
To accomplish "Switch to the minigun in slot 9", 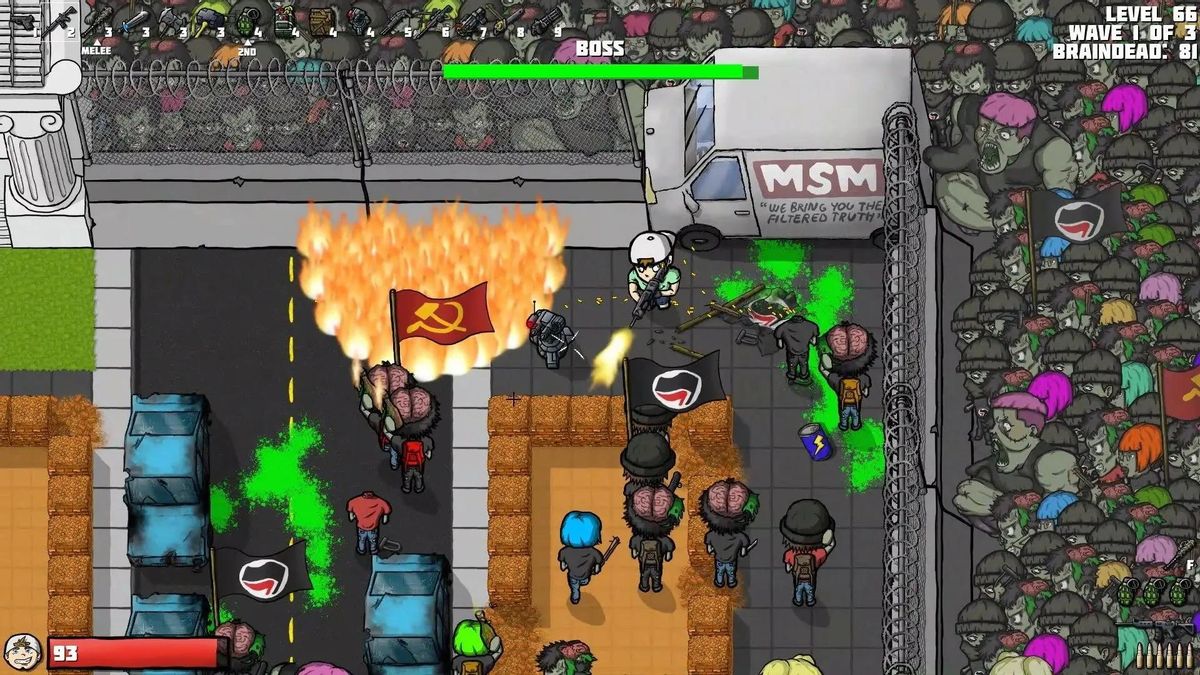I will tap(546, 20).
